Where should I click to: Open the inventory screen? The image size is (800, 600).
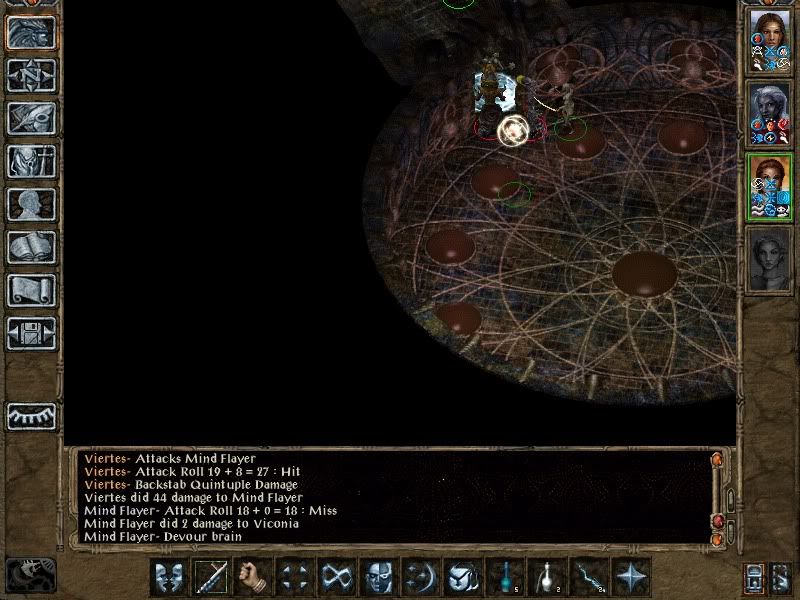(31, 161)
